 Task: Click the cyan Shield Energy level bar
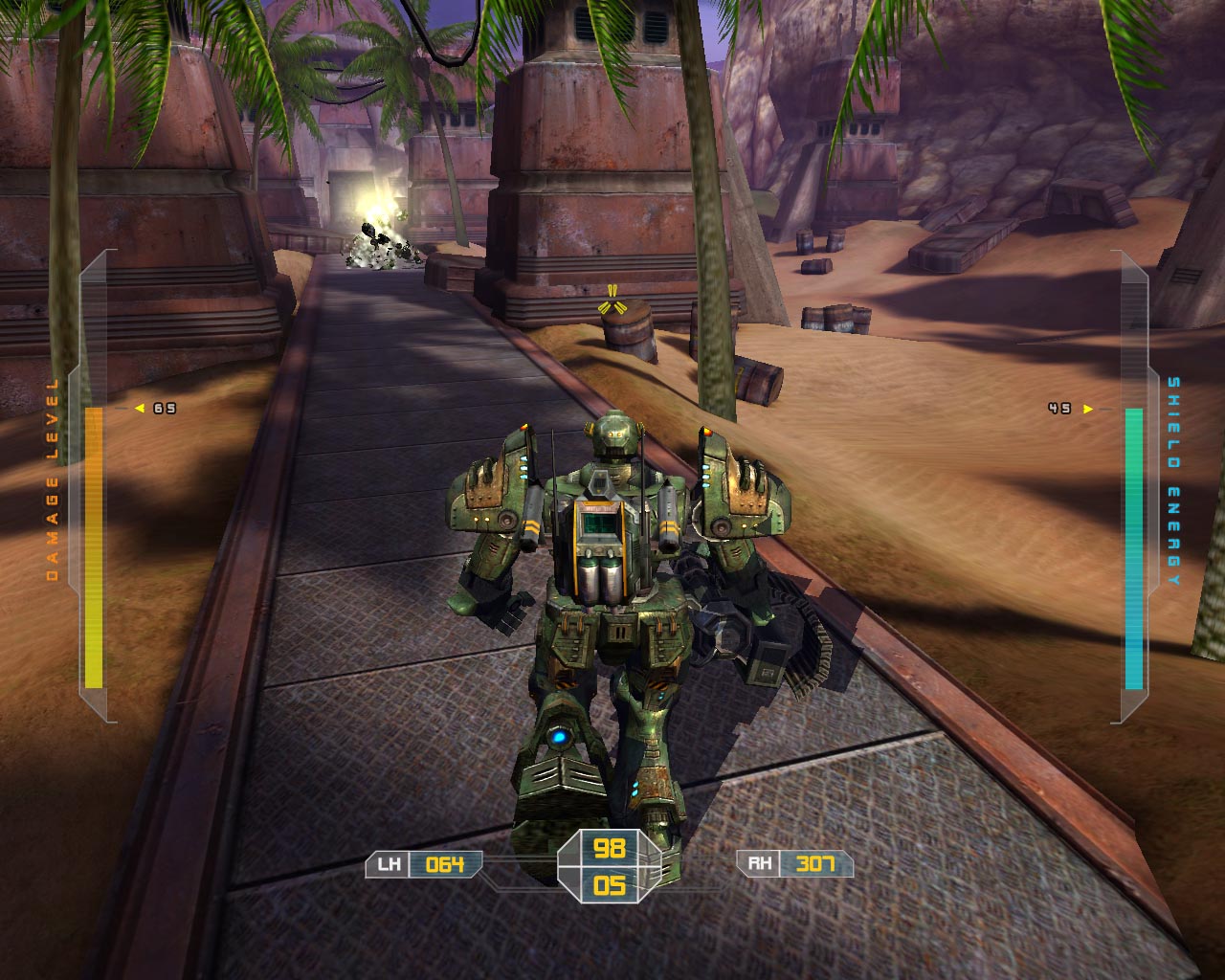click(1133, 546)
